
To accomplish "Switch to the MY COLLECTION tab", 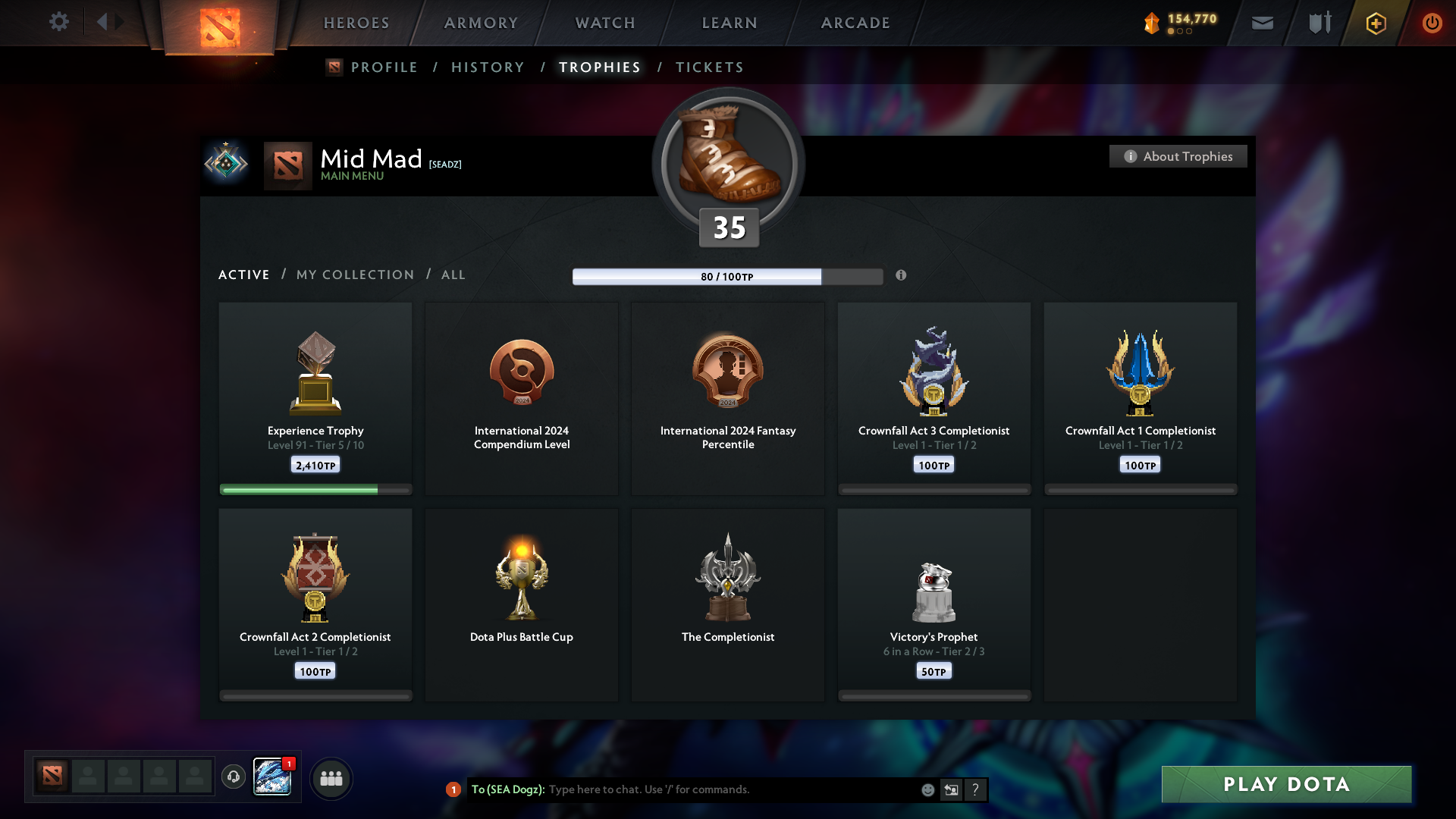I will [354, 275].
